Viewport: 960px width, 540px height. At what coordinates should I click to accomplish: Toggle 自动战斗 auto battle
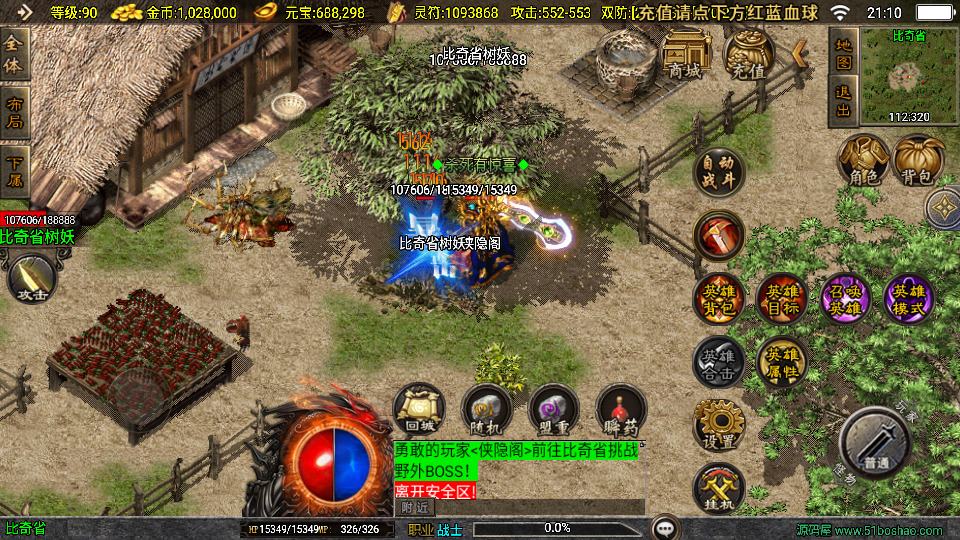(718, 172)
